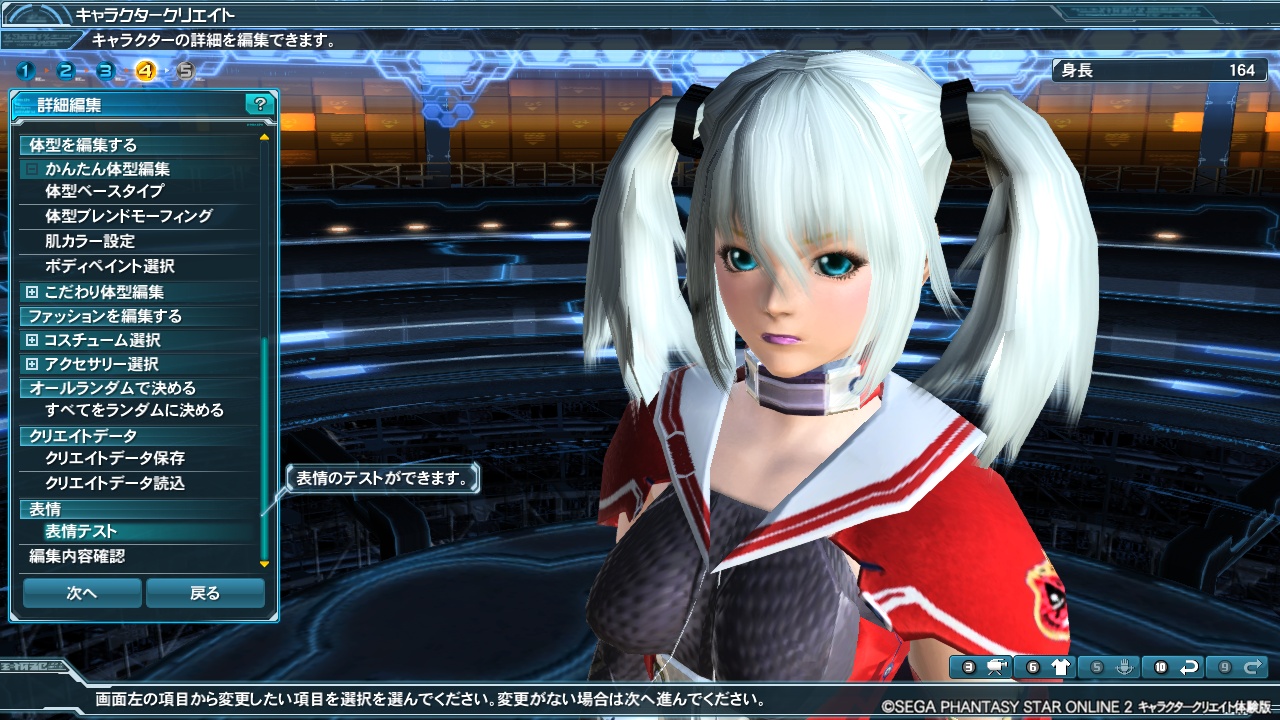The width and height of the screenshot is (1280, 720).
Task: Click the camera icon in bottom toolbar
Action: coord(996,667)
